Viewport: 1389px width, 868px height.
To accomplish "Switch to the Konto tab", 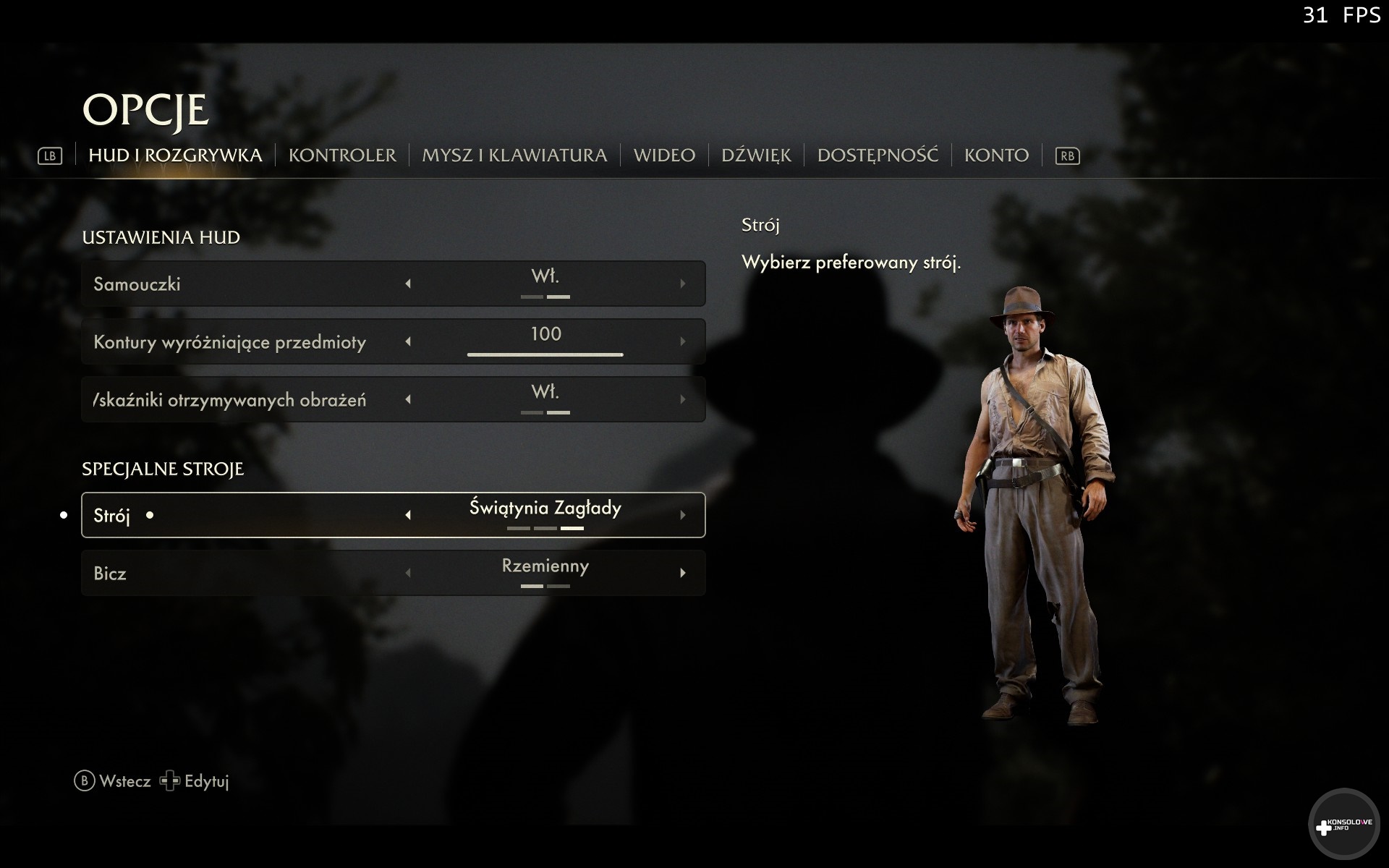I will click(x=996, y=156).
